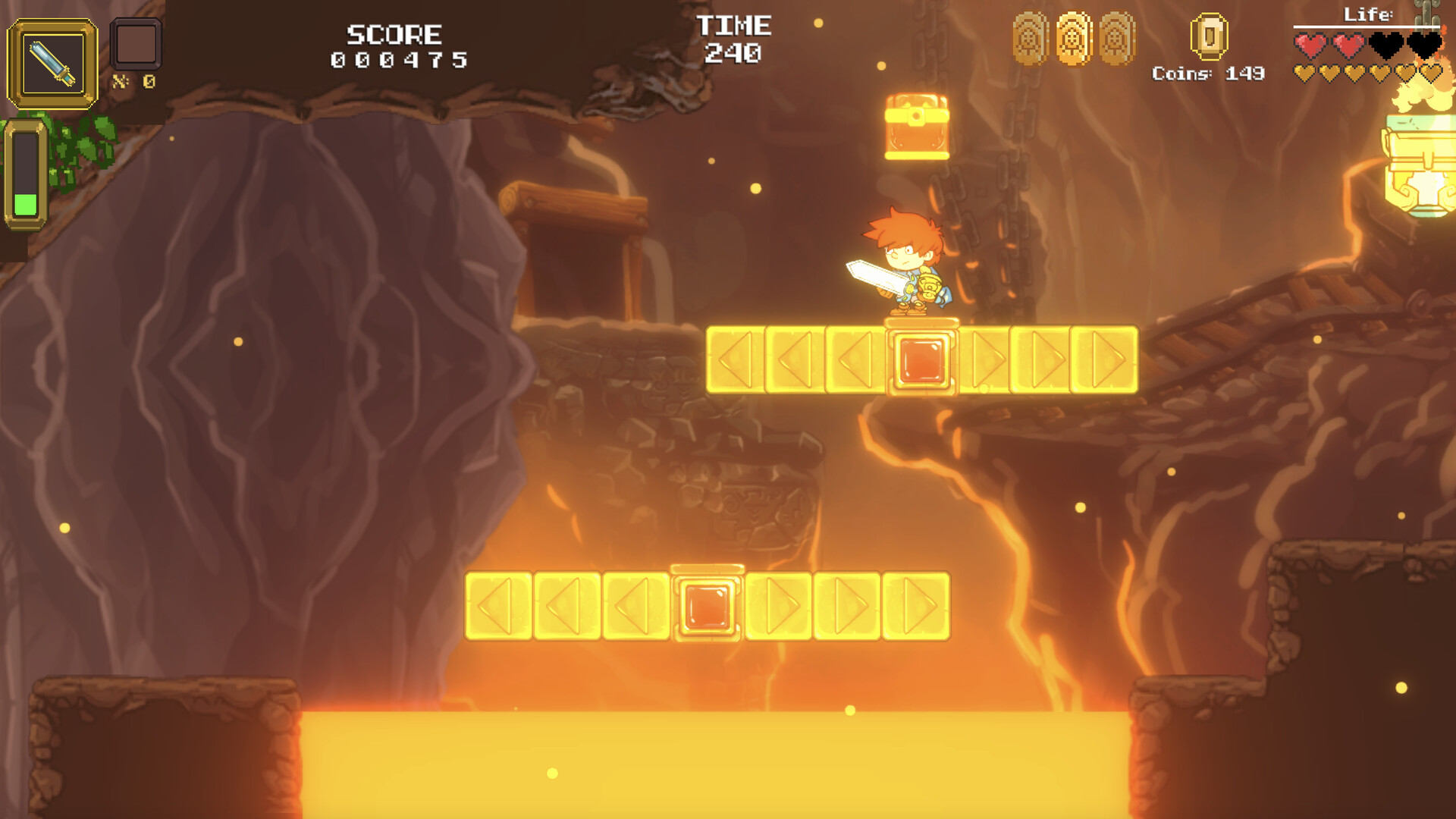Click the first red heart under Life
This screenshot has width=1456, height=819.
click(x=1310, y=44)
